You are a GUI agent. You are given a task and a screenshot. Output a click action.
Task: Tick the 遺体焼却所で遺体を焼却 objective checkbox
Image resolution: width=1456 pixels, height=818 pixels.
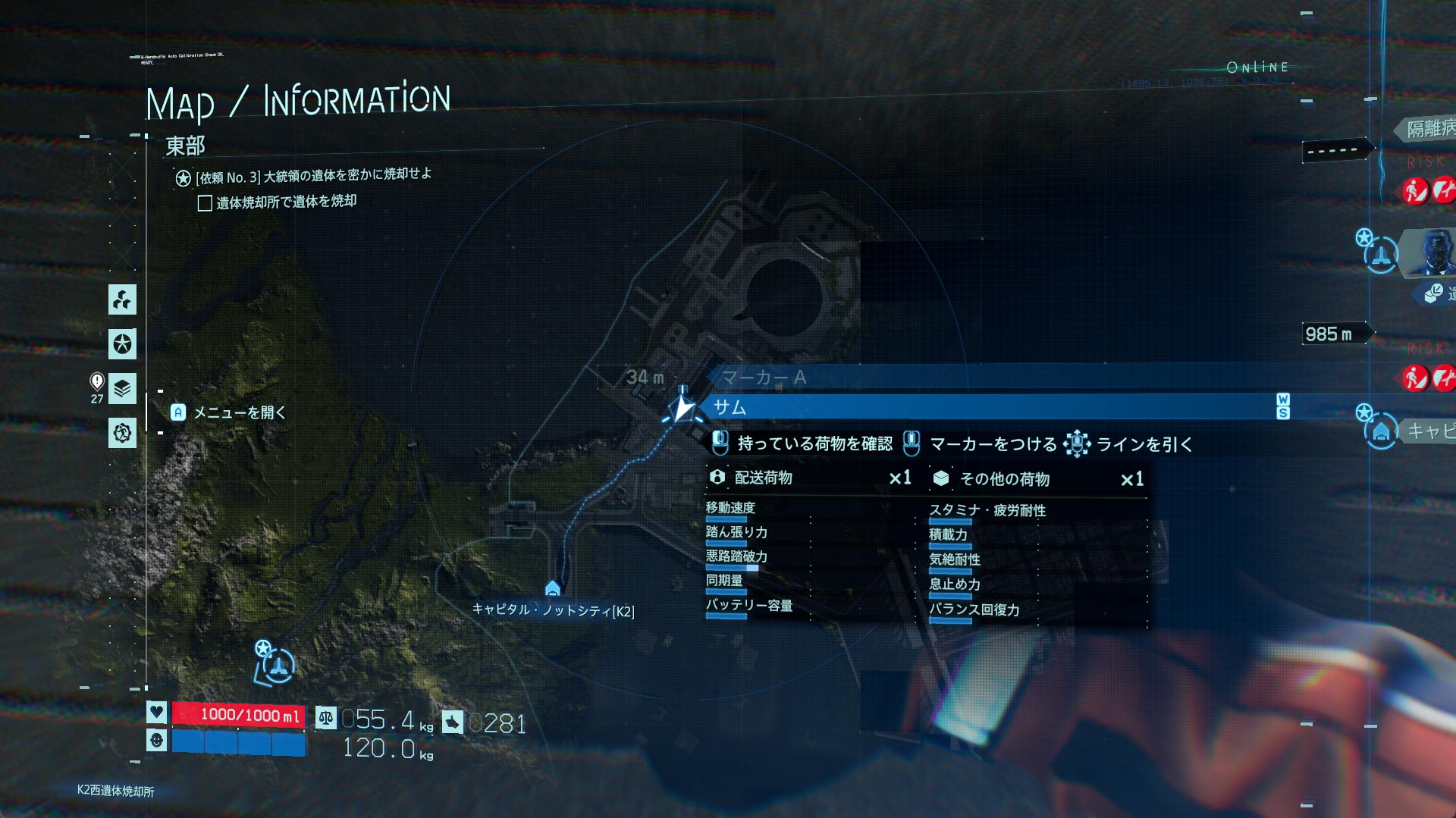pyautogui.click(x=205, y=203)
